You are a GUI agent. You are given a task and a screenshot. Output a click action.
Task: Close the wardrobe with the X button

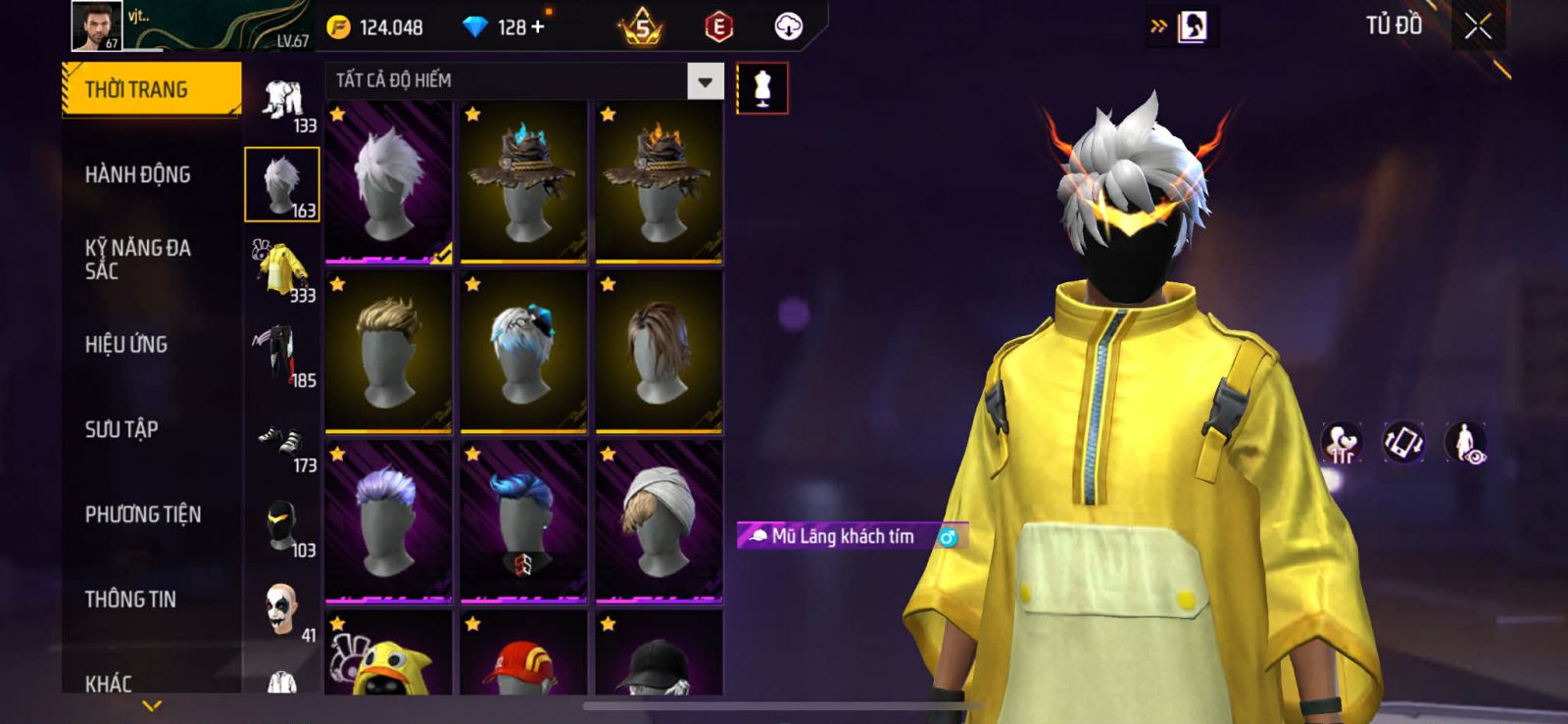pyautogui.click(x=1478, y=26)
